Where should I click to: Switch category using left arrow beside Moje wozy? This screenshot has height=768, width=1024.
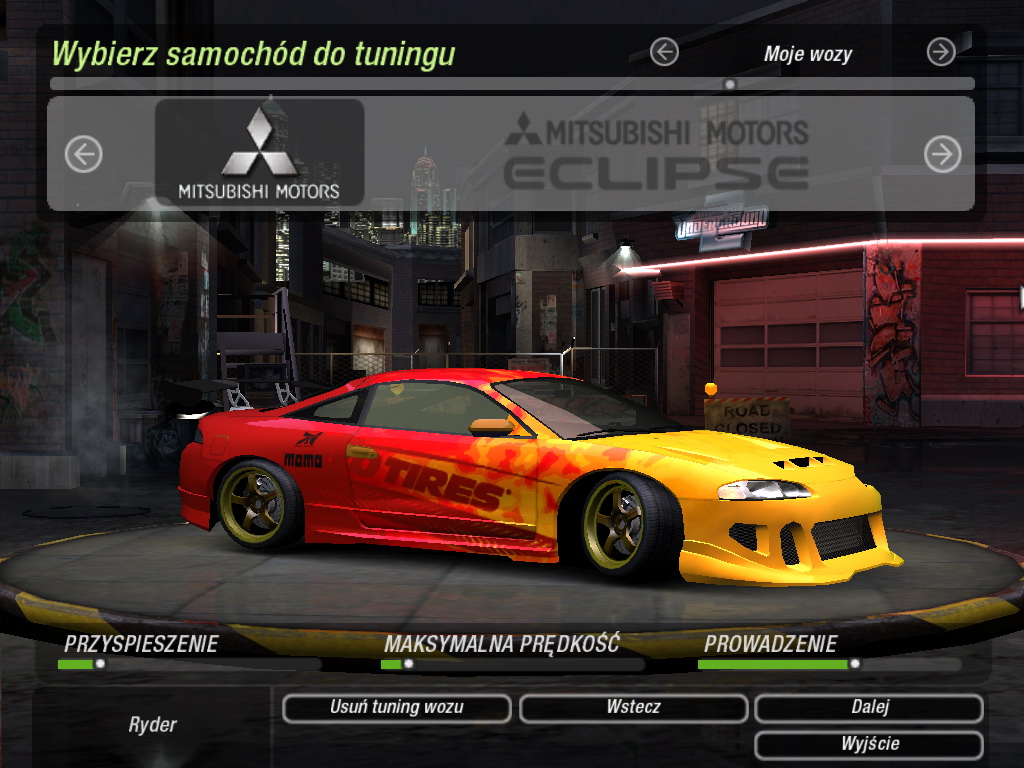point(664,52)
